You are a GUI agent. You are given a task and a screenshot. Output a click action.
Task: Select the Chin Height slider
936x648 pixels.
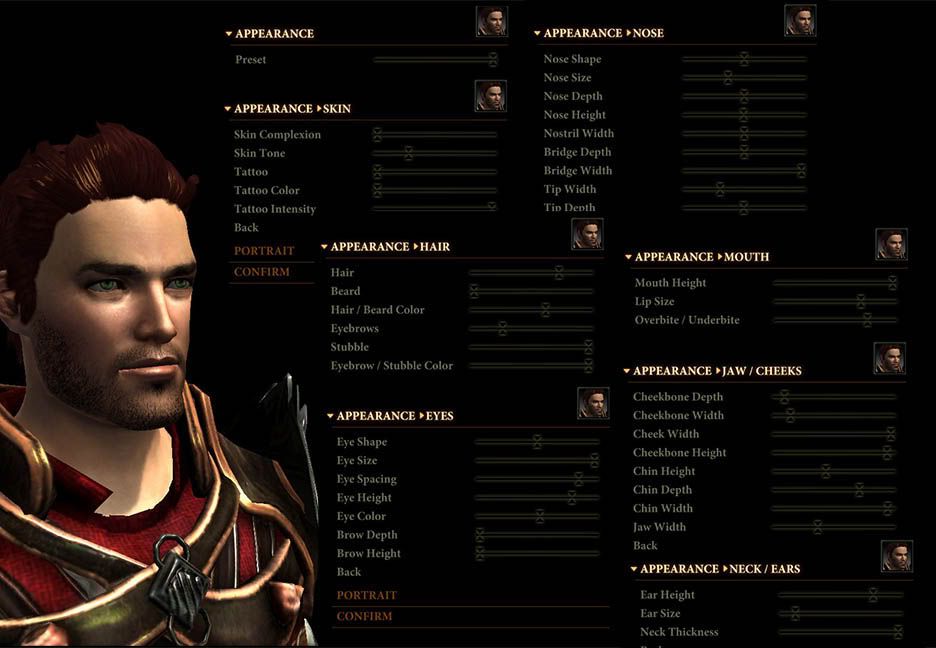833,471
